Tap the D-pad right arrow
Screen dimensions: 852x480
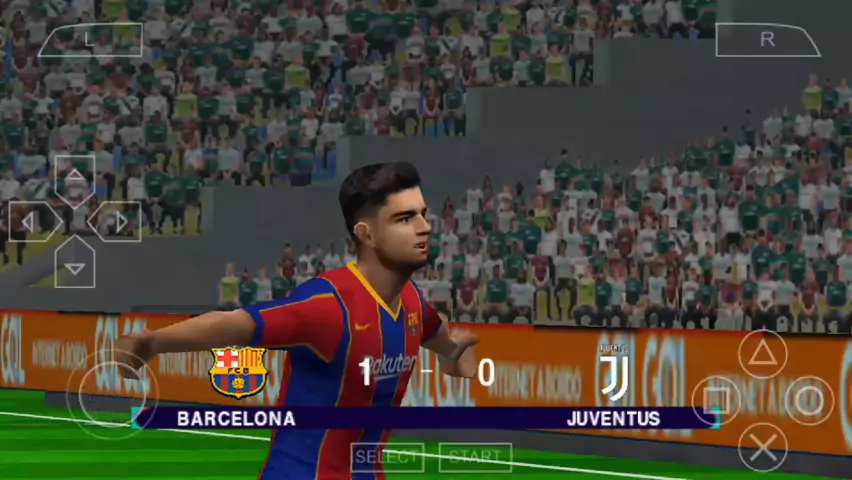click(x=115, y=221)
